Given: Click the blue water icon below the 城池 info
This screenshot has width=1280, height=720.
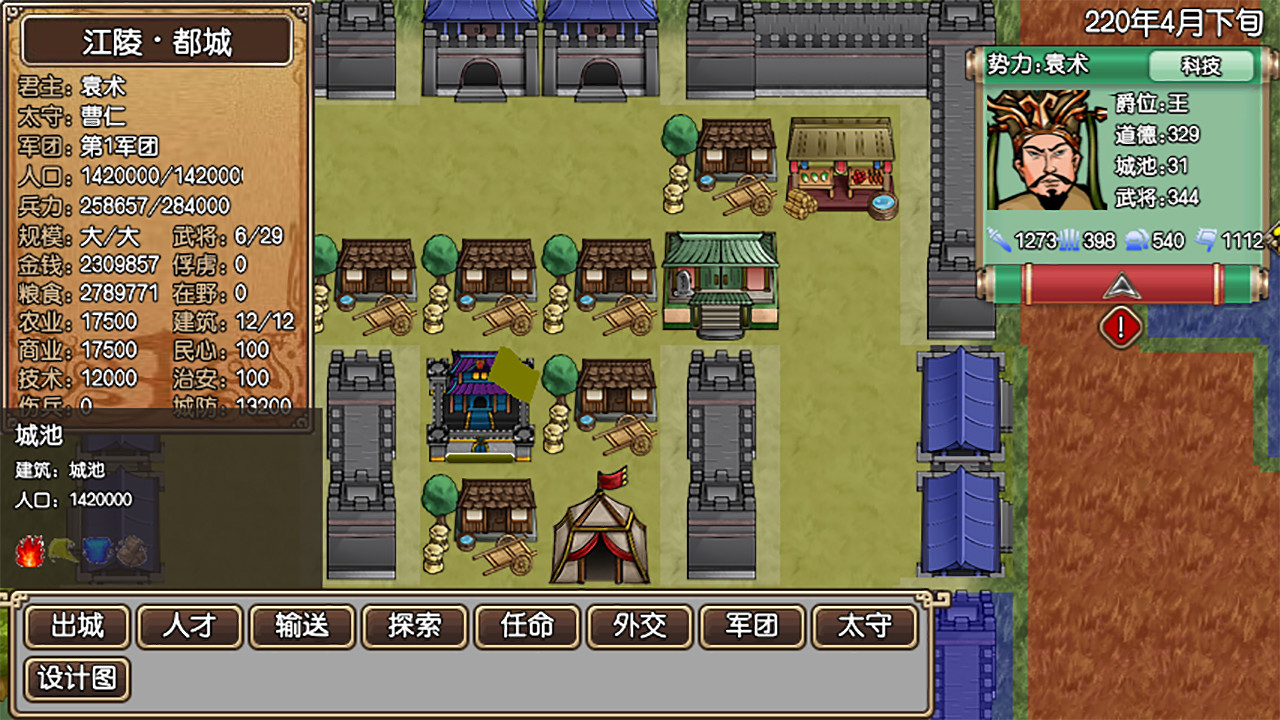Looking at the screenshot, I should click(97, 551).
